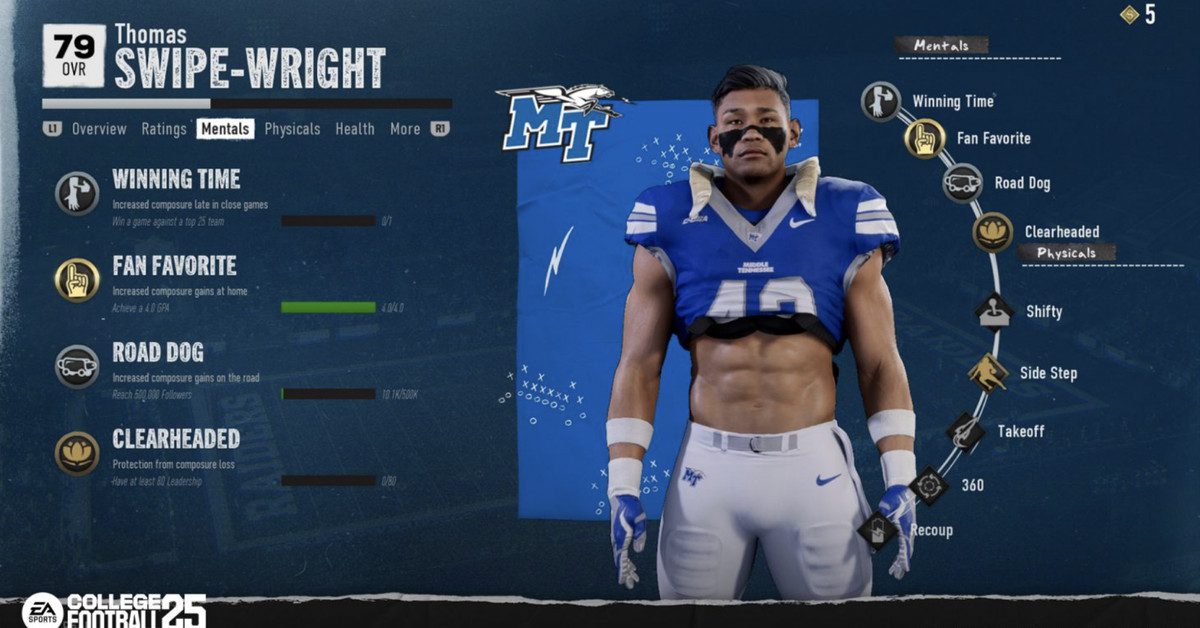Pick the Clearheaded ability row

(x=176, y=439)
